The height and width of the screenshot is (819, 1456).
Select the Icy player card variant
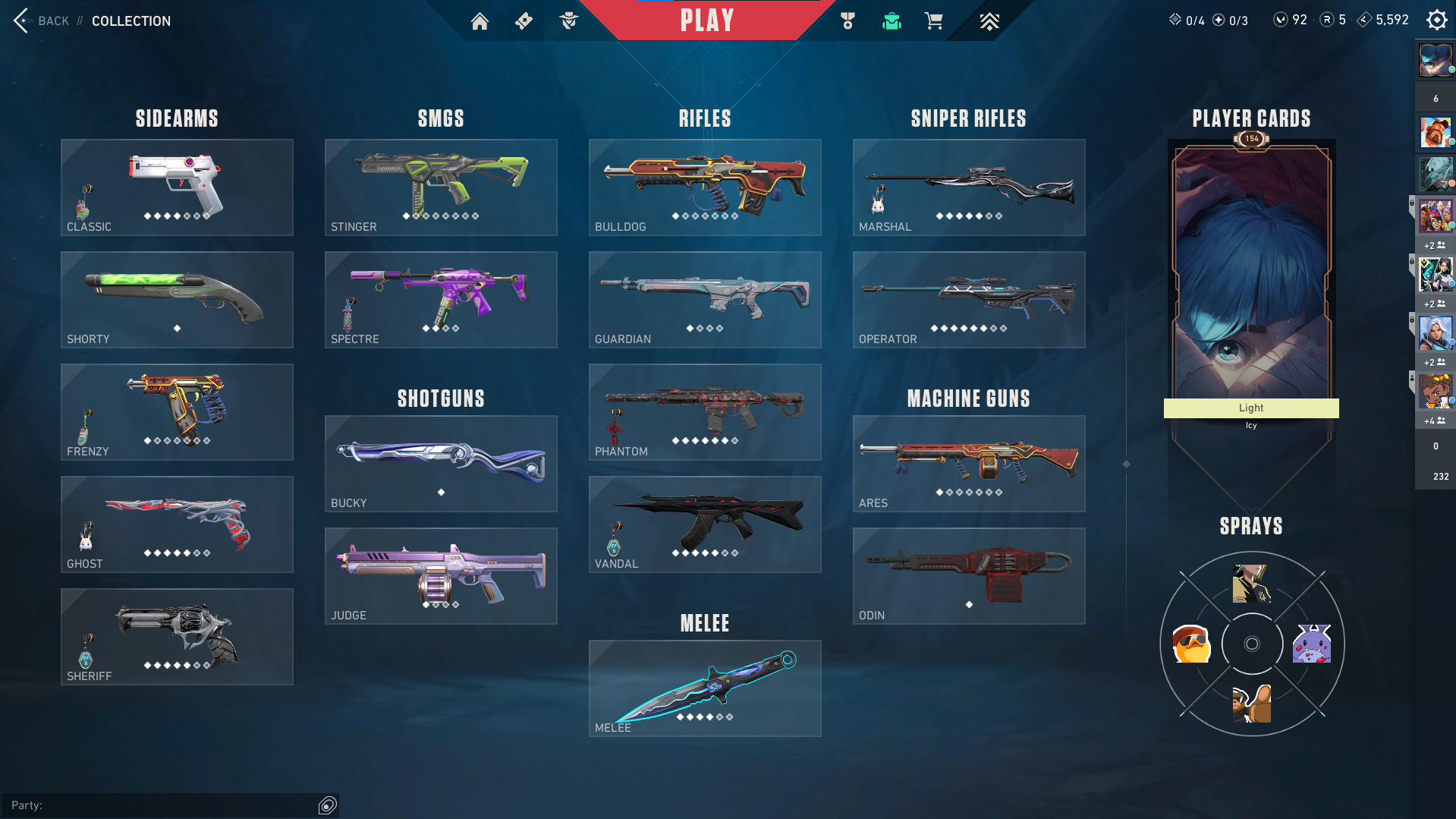click(1250, 425)
